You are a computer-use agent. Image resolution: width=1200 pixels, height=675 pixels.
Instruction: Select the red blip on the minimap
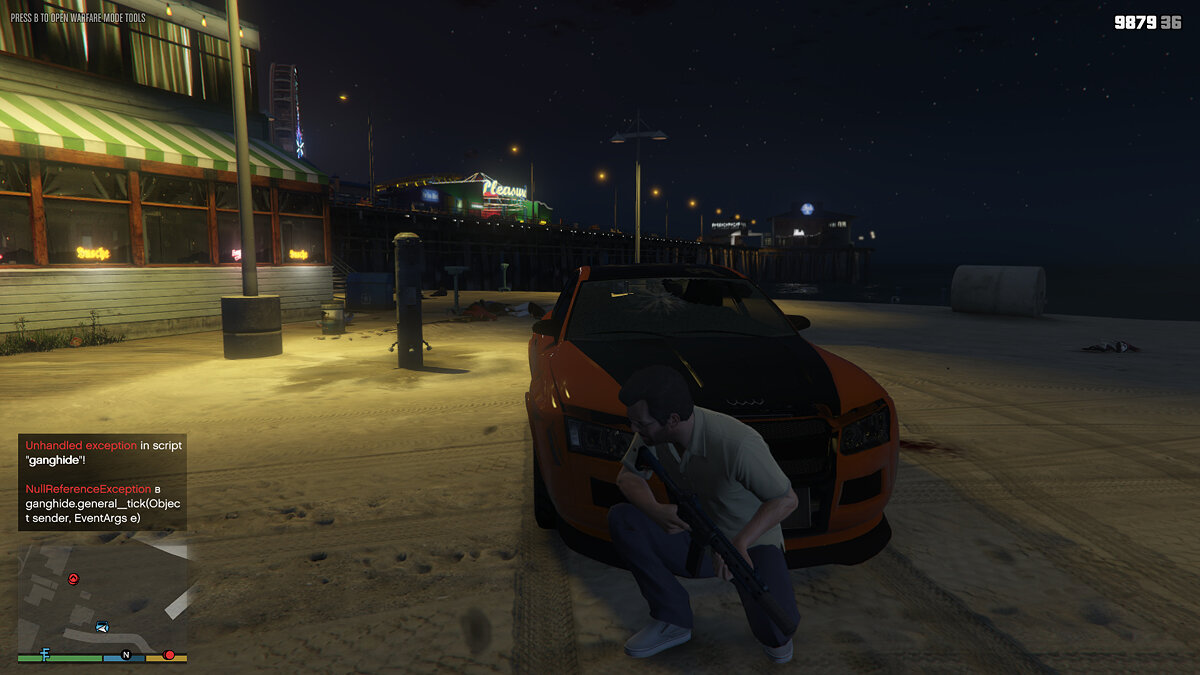(73, 578)
